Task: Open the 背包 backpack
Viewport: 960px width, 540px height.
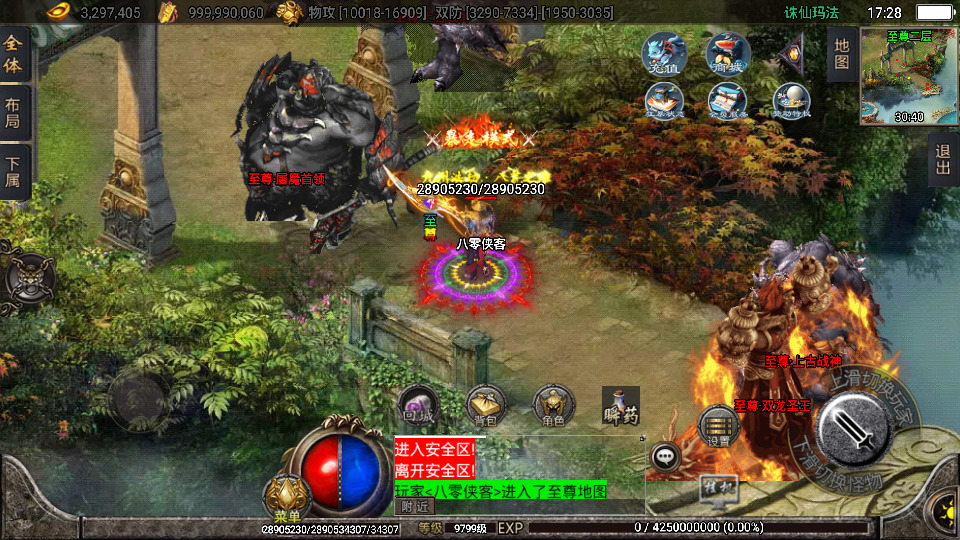Action: point(486,407)
